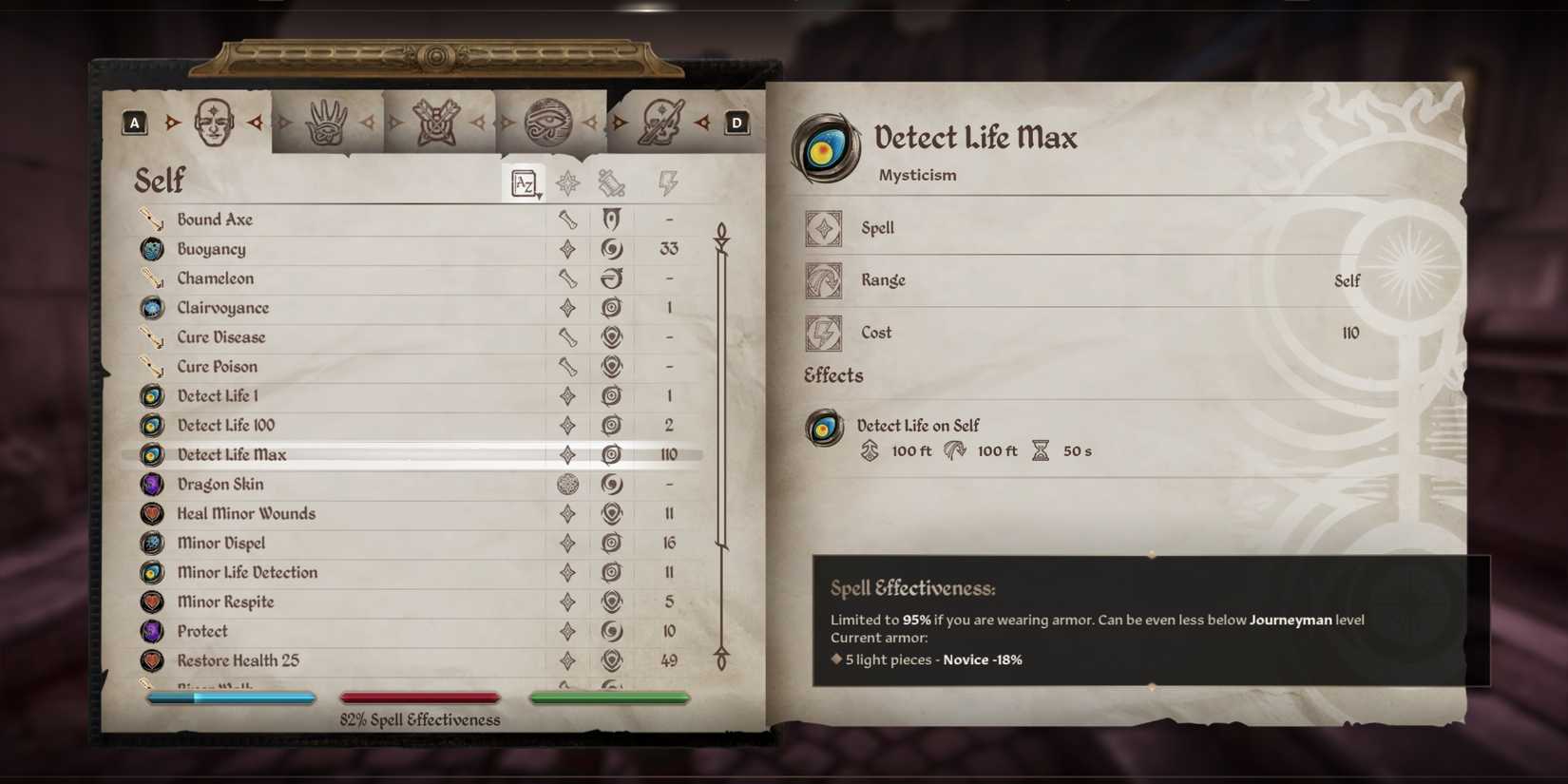Sort spells by the star magnitude icon
Viewport: 1568px width, 784px height.
[568, 182]
